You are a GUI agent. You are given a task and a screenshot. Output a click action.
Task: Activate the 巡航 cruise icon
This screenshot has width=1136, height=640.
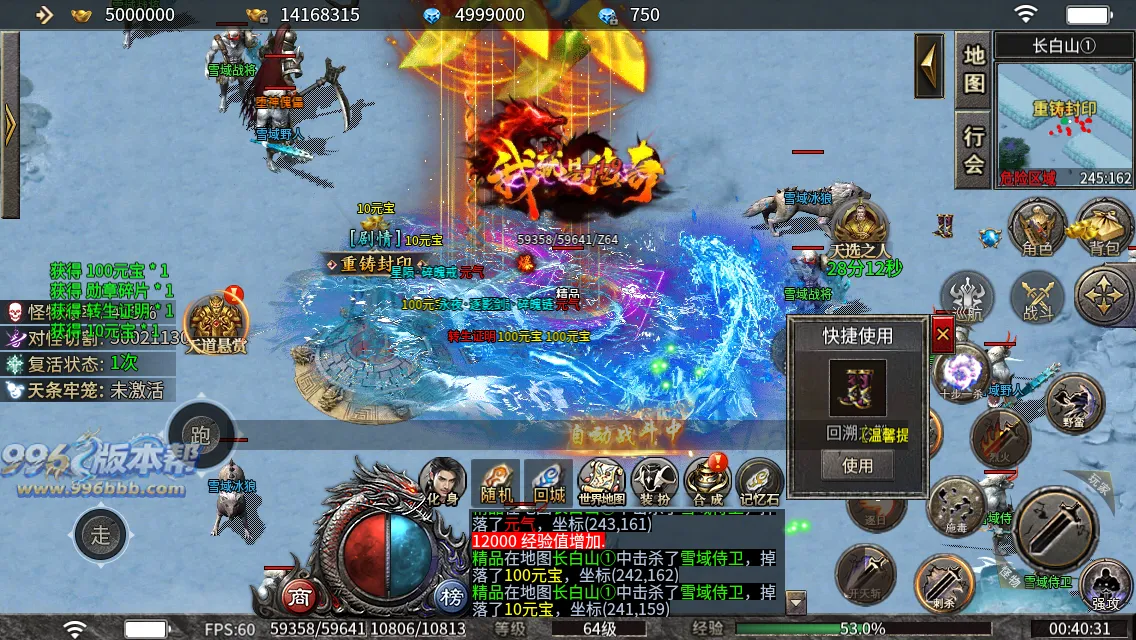pos(967,298)
